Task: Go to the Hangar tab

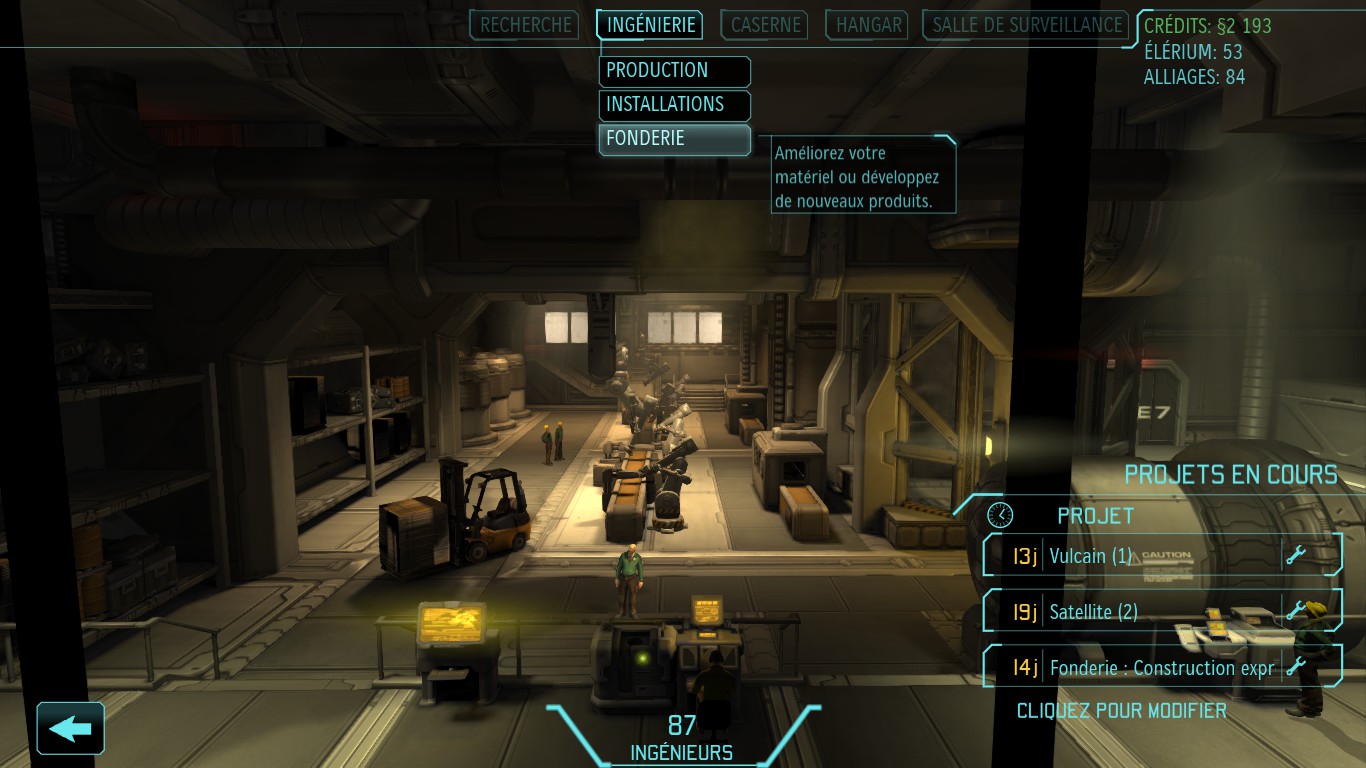Action: point(868,25)
